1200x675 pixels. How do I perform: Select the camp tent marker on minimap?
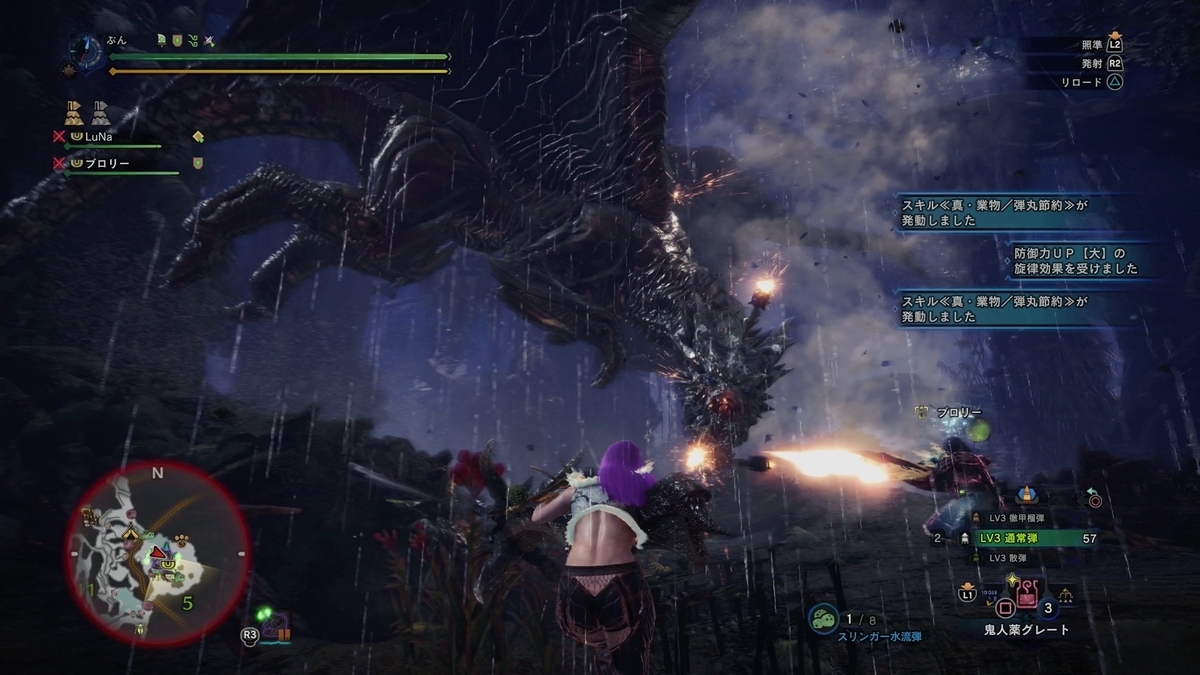pos(130,535)
